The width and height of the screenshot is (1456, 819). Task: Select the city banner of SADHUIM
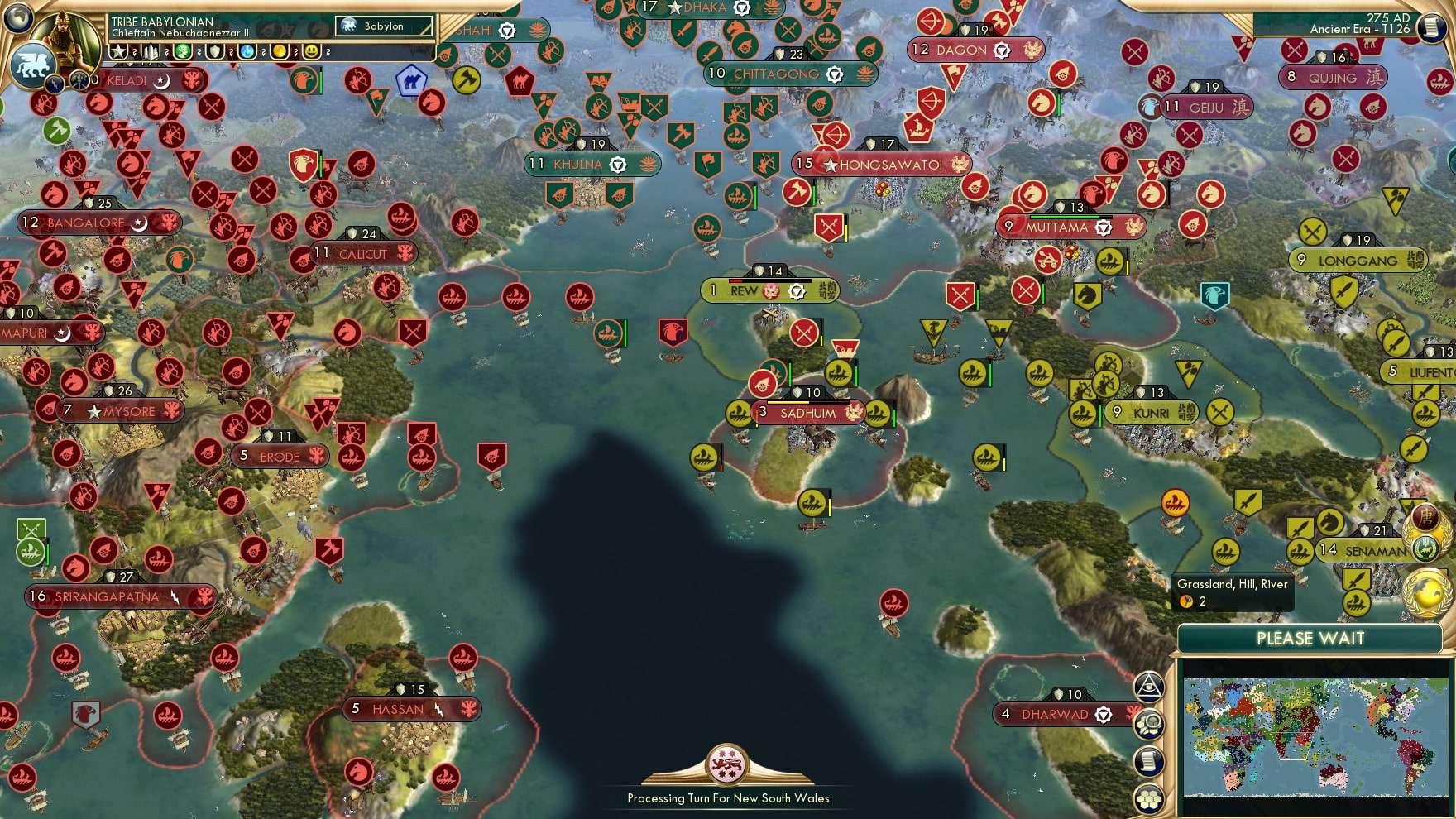pyautogui.click(x=807, y=411)
